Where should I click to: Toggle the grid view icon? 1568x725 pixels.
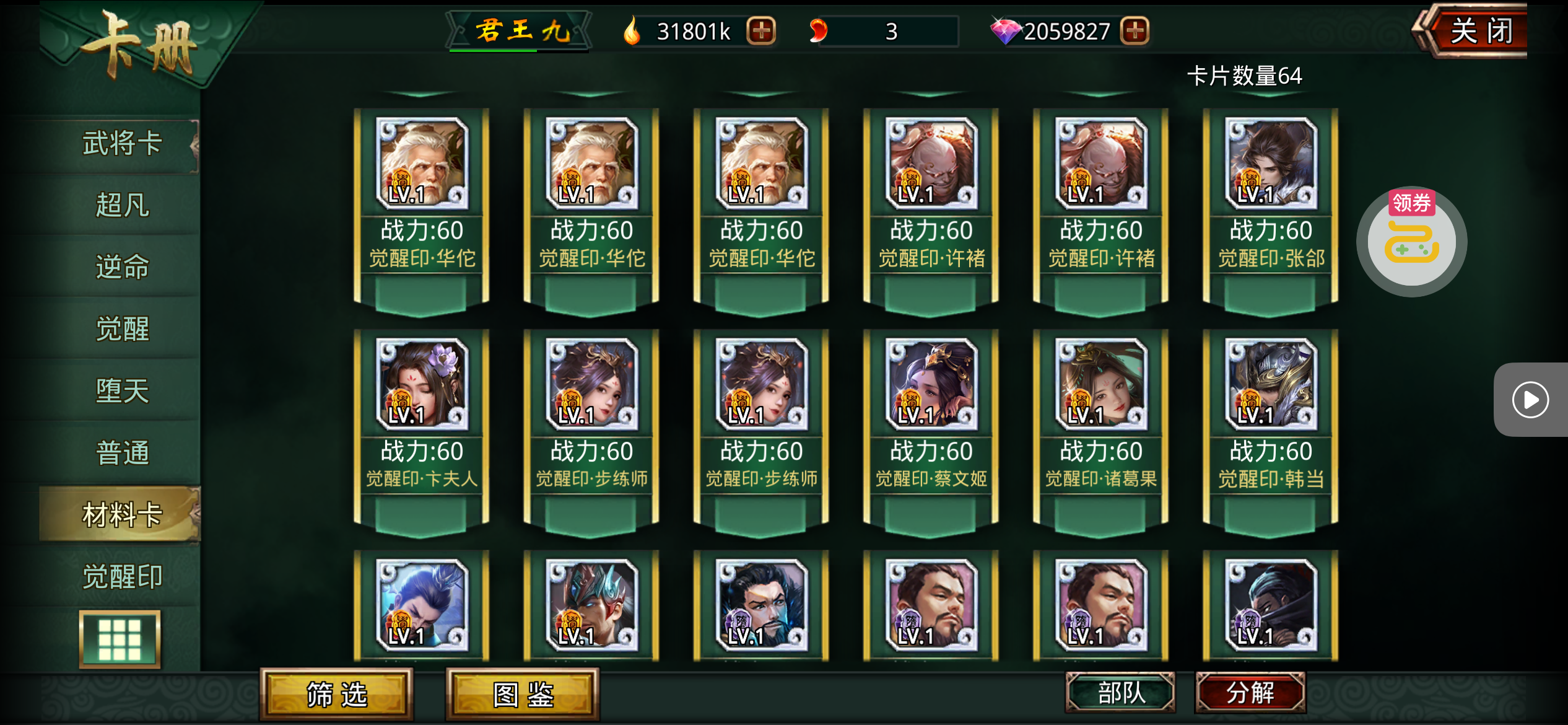point(120,639)
